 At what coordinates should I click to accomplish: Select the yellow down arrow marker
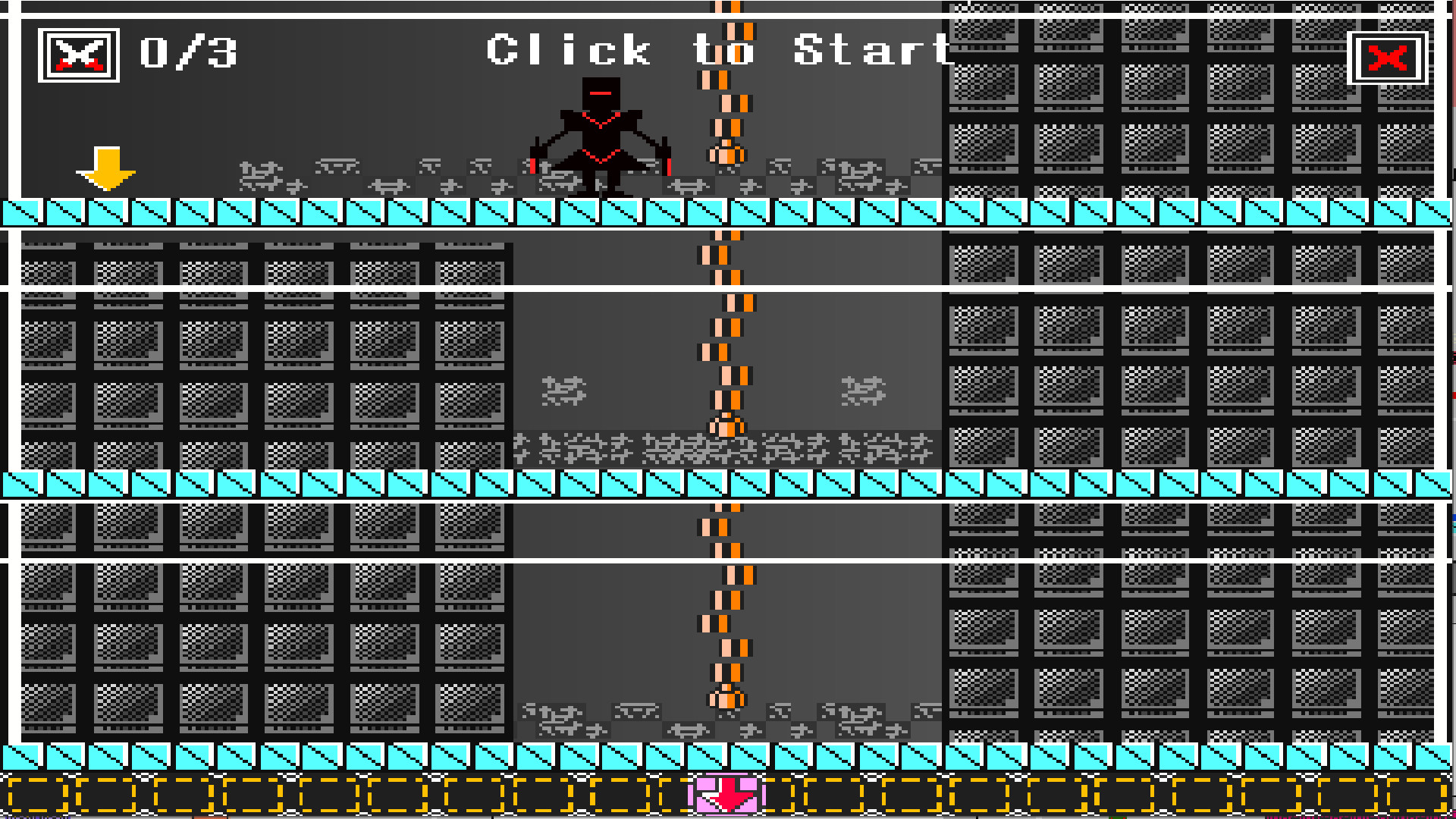[108, 168]
